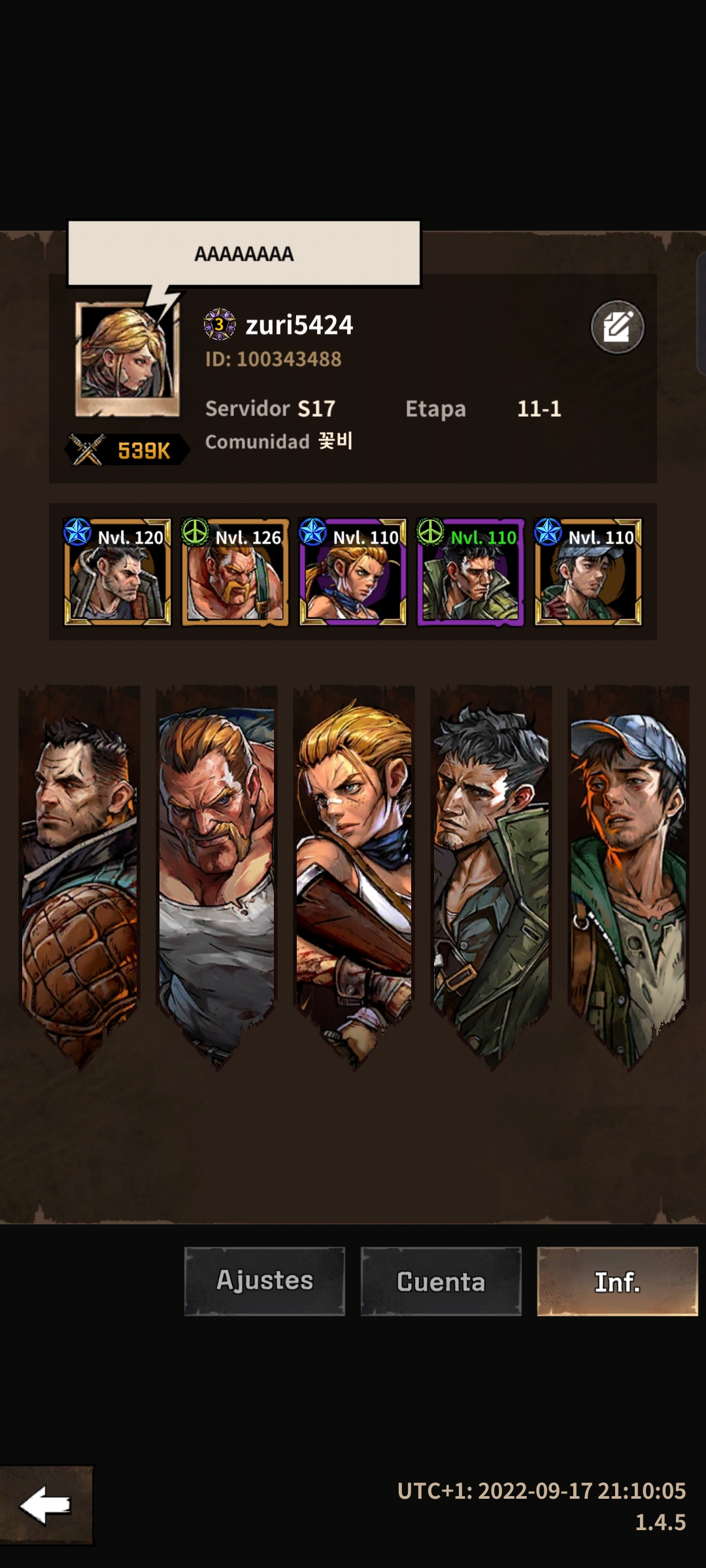Tap the AAAAAAAA speech bubble message
The width and height of the screenshot is (706, 1568).
(244, 253)
